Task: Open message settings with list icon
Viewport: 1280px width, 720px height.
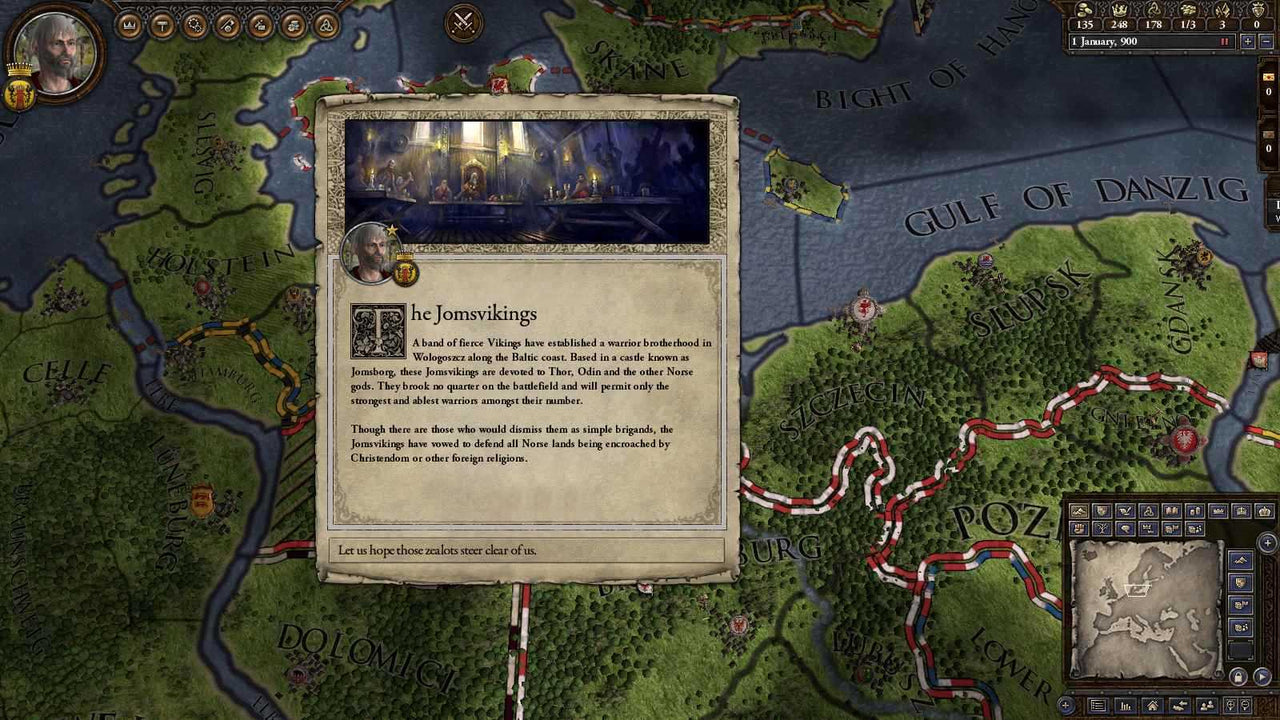Action: click(x=1097, y=704)
